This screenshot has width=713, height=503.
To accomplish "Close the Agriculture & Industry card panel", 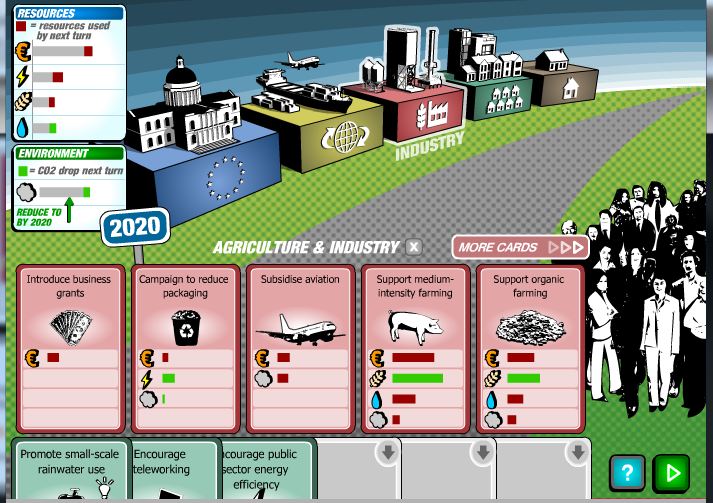I will click(x=414, y=247).
